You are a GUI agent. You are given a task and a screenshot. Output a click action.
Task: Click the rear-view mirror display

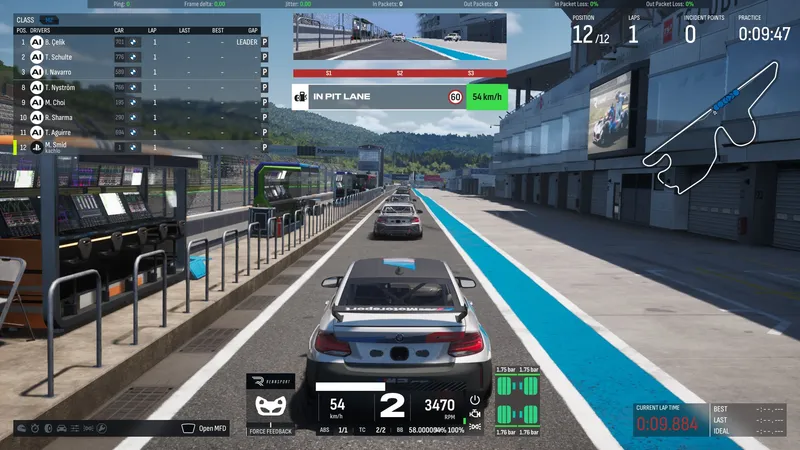click(399, 39)
